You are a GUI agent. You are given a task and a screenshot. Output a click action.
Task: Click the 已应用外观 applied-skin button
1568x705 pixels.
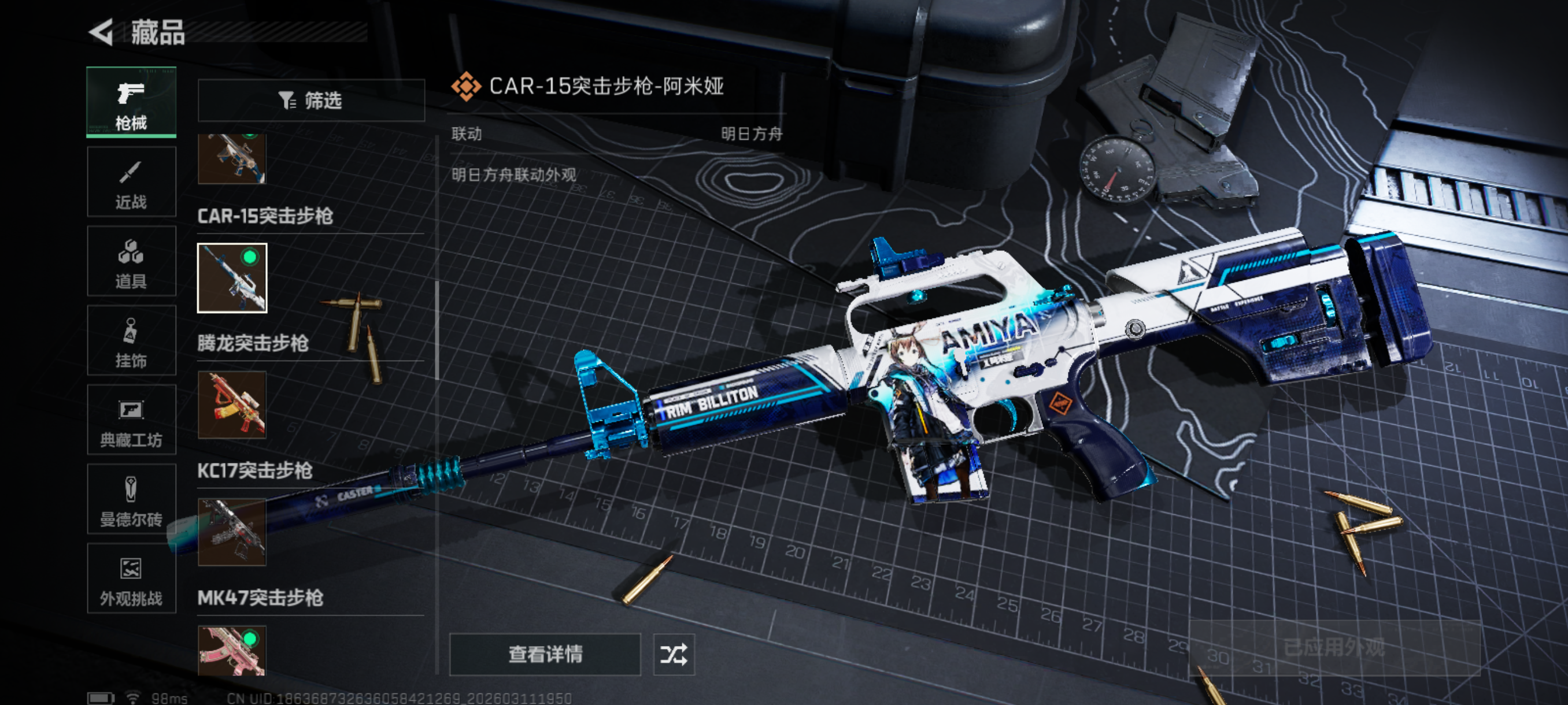point(1334,647)
